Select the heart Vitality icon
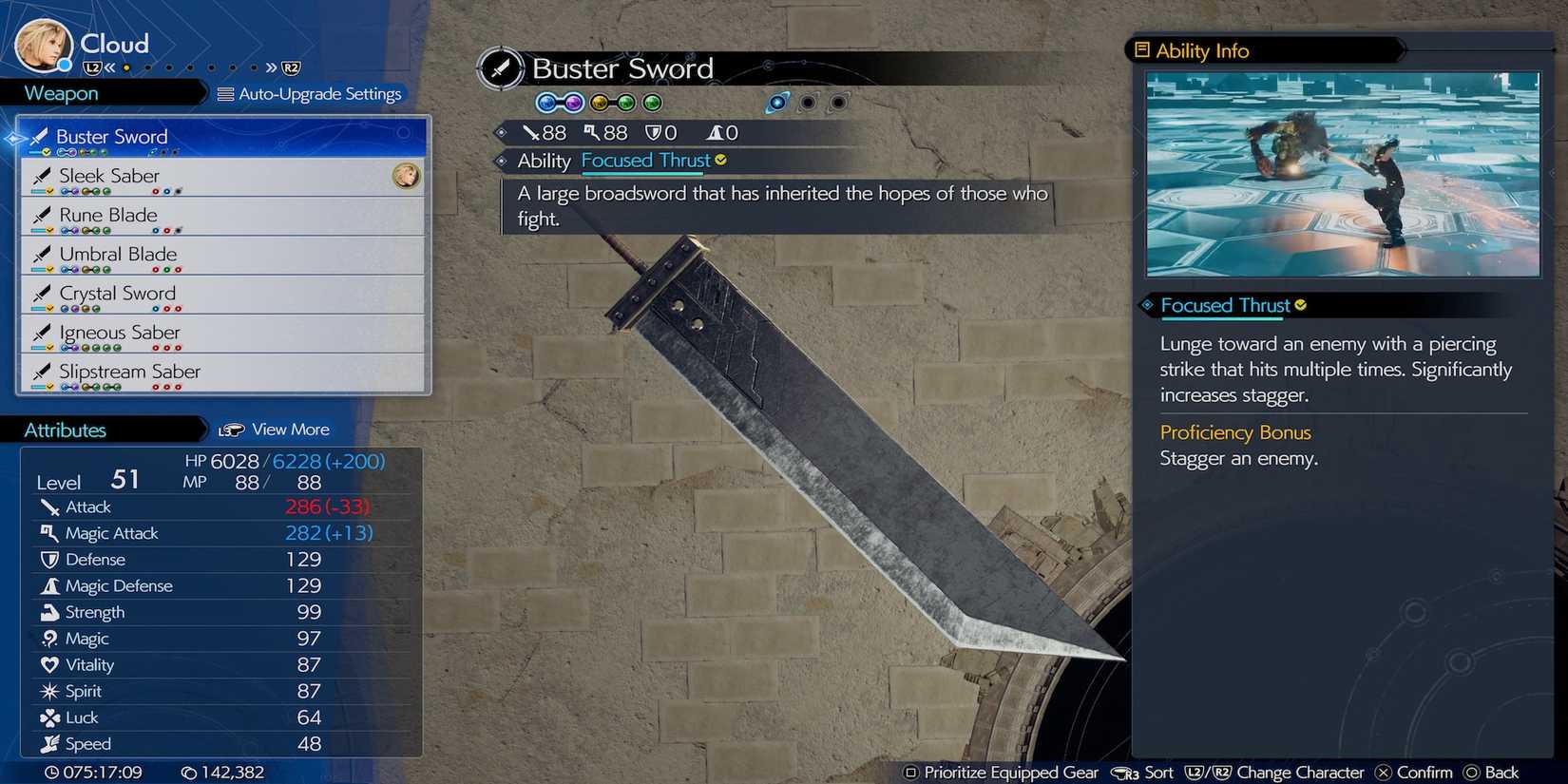This screenshot has width=1568, height=784. click(51, 664)
